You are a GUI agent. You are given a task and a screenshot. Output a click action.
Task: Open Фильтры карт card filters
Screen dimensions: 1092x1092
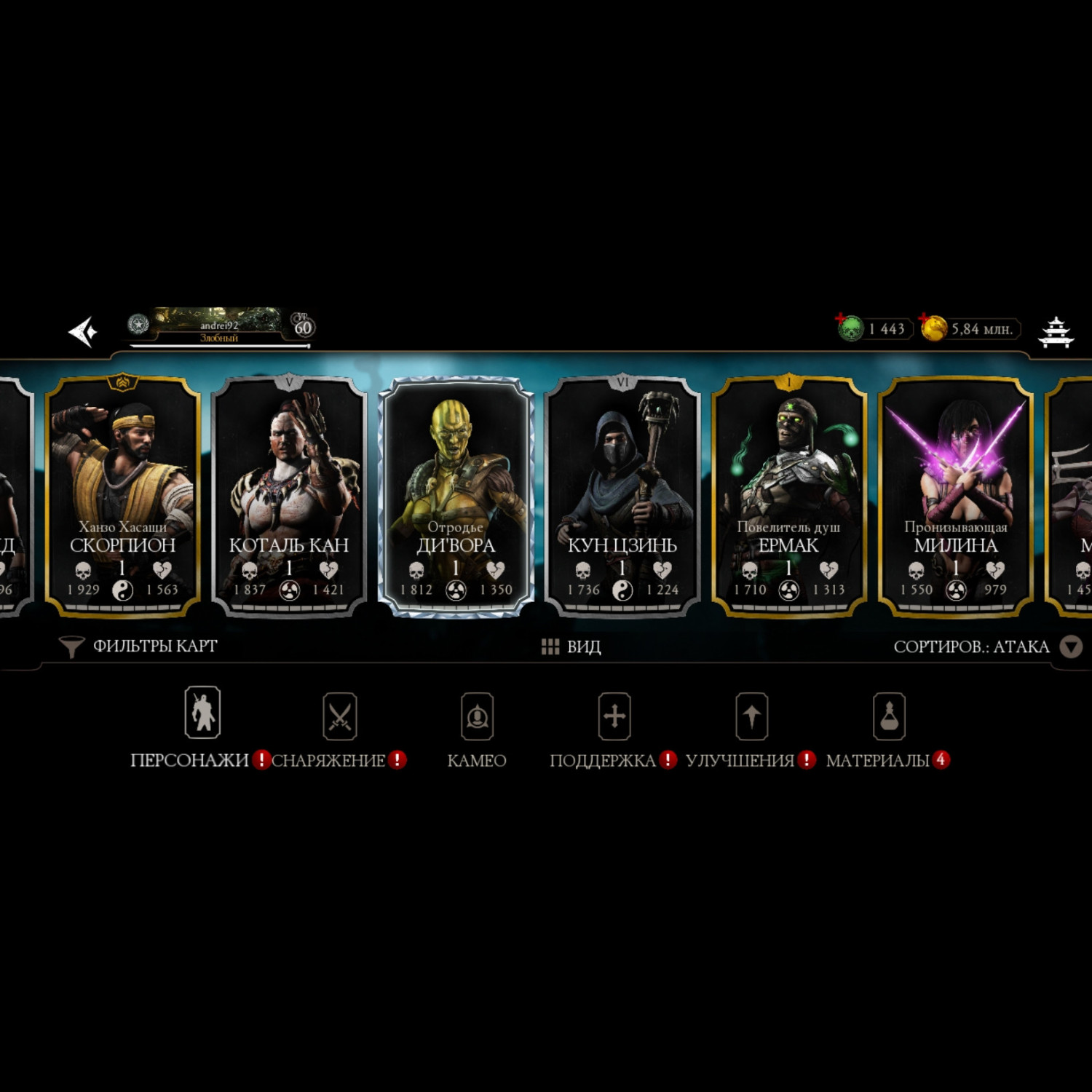[x=138, y=646]
